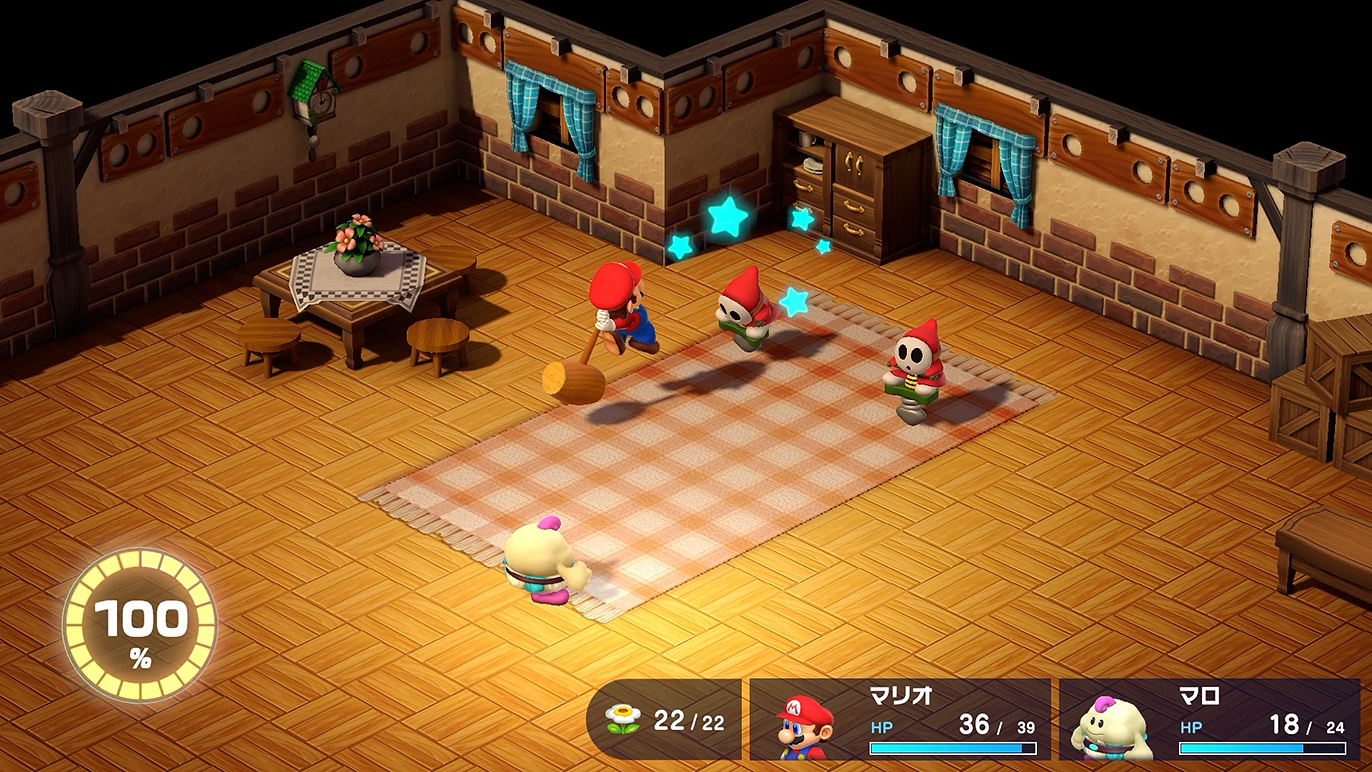Click the 100% action gauge
The width and height of the screenshot is (1372, 772).
[140, 625]
